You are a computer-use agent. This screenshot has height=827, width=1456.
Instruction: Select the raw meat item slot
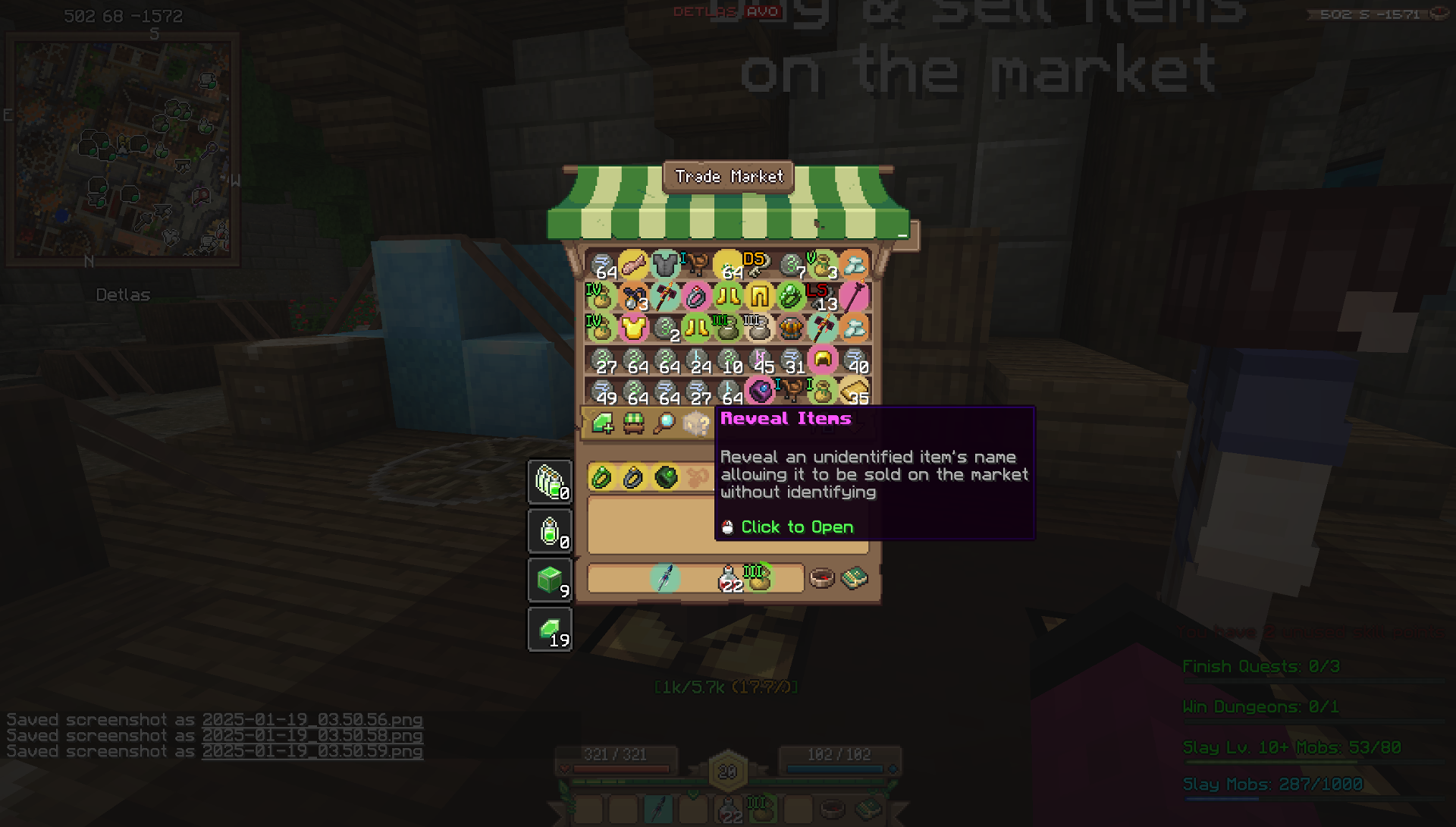(633, 265)
